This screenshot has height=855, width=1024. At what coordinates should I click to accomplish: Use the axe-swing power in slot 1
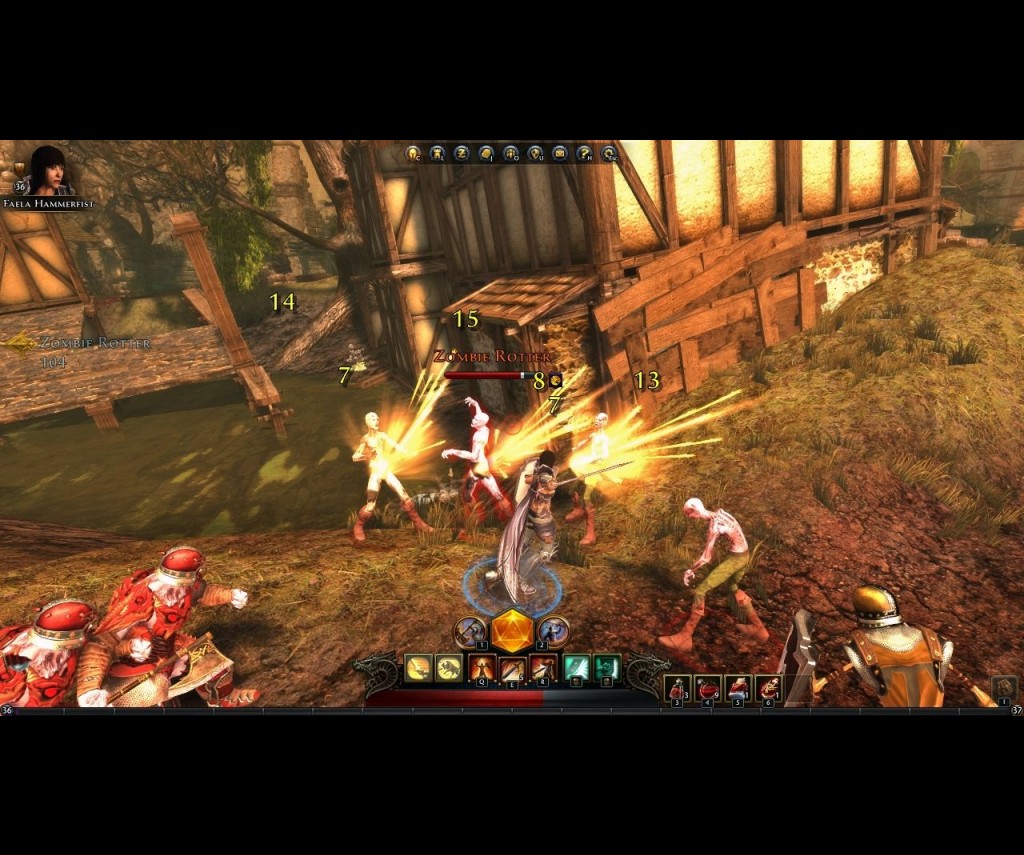pyautogui.click(x=470, y=631)
